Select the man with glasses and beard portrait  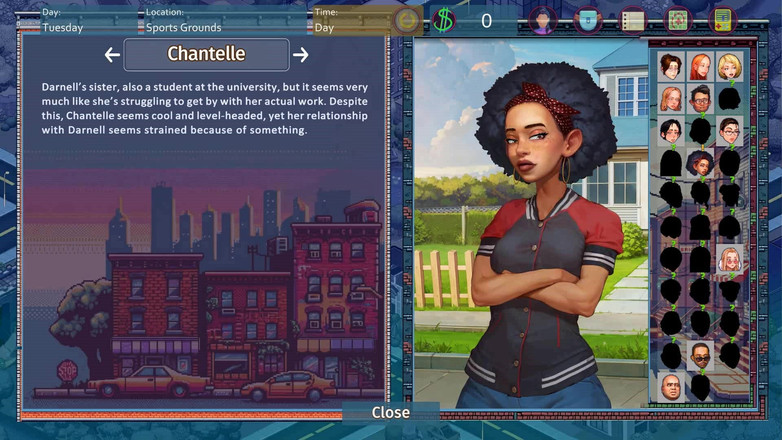700,99
